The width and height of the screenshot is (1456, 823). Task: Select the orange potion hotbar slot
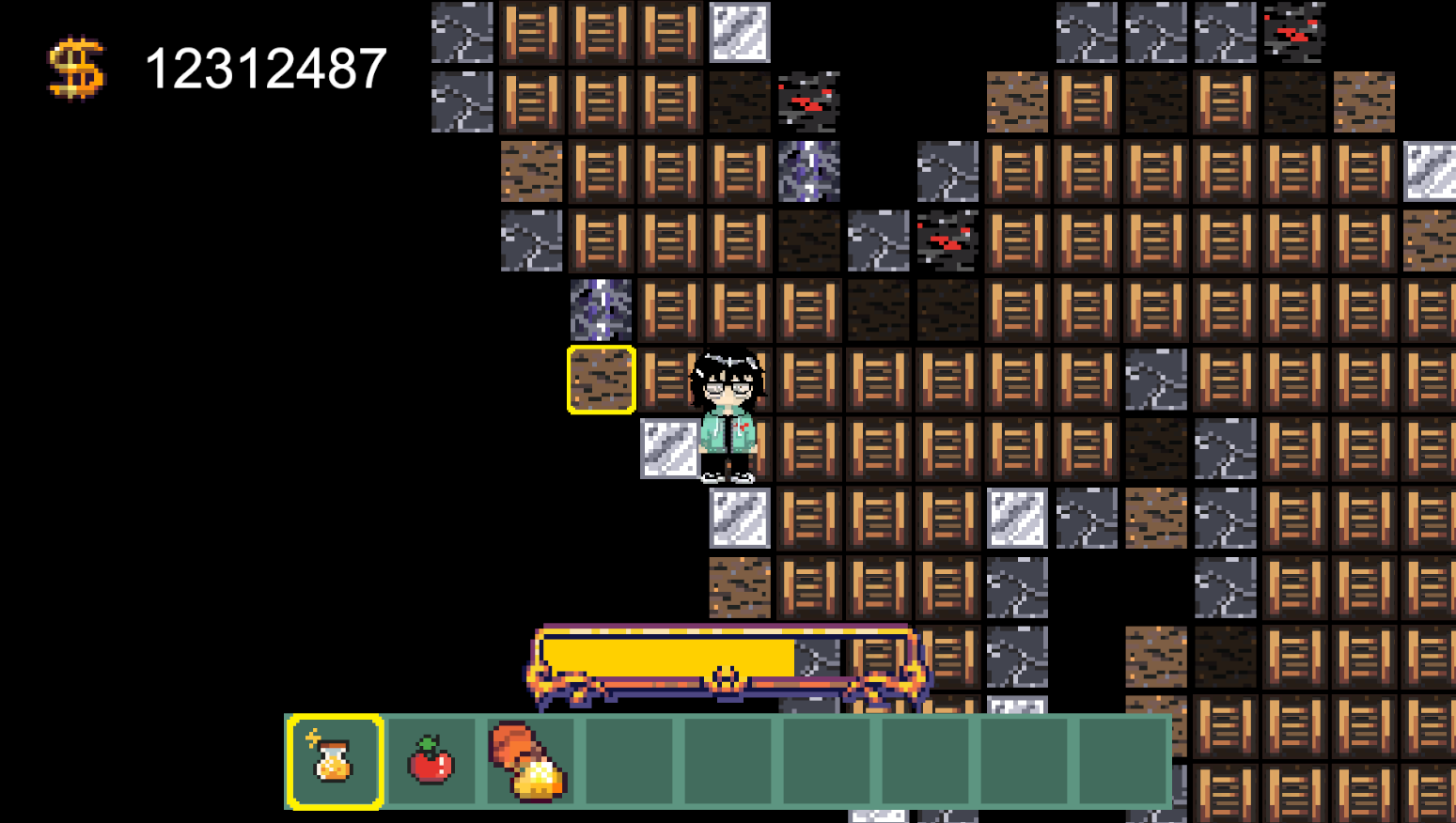(335, 761)
